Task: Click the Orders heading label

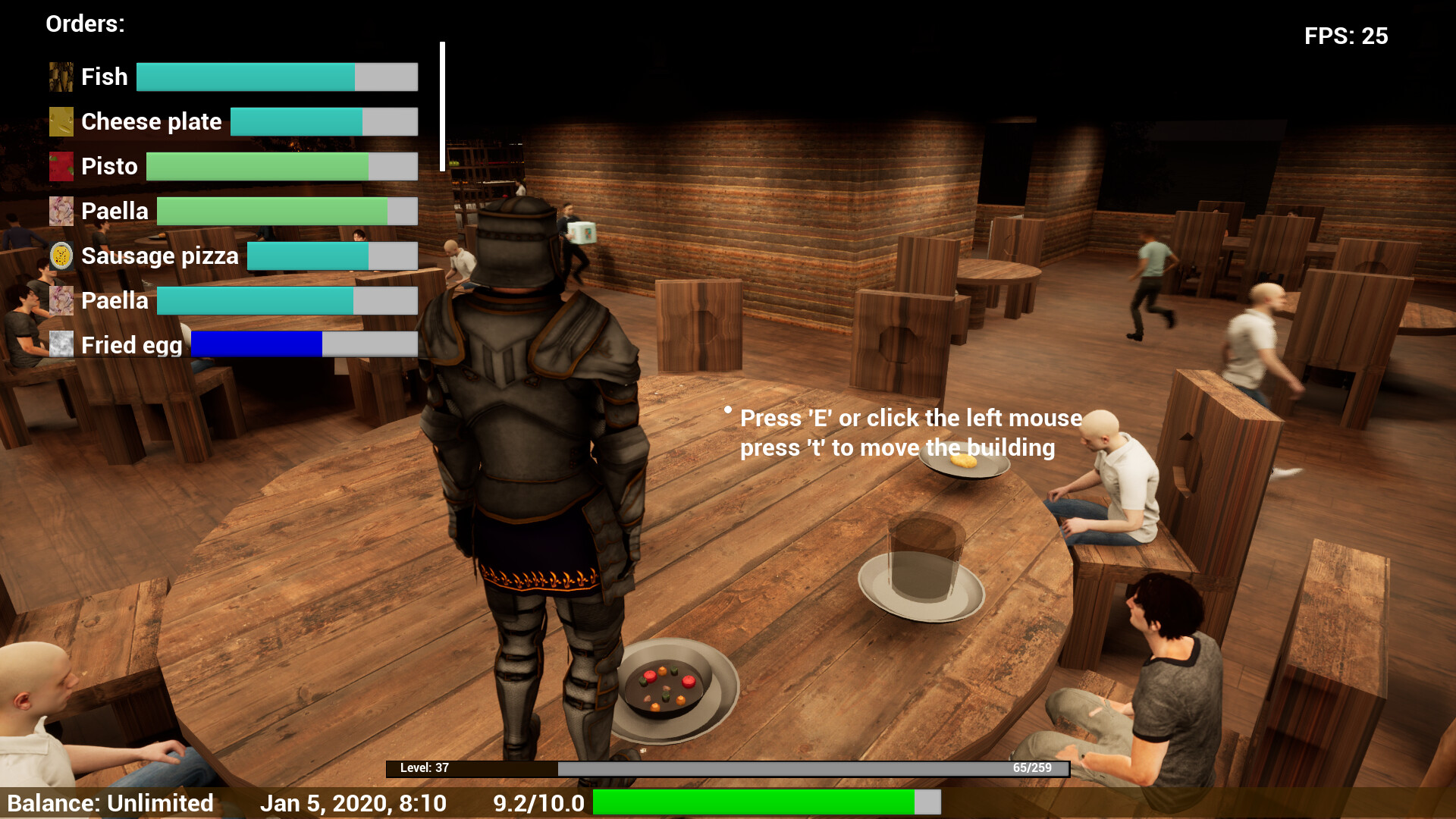Action: coord(84,24)
